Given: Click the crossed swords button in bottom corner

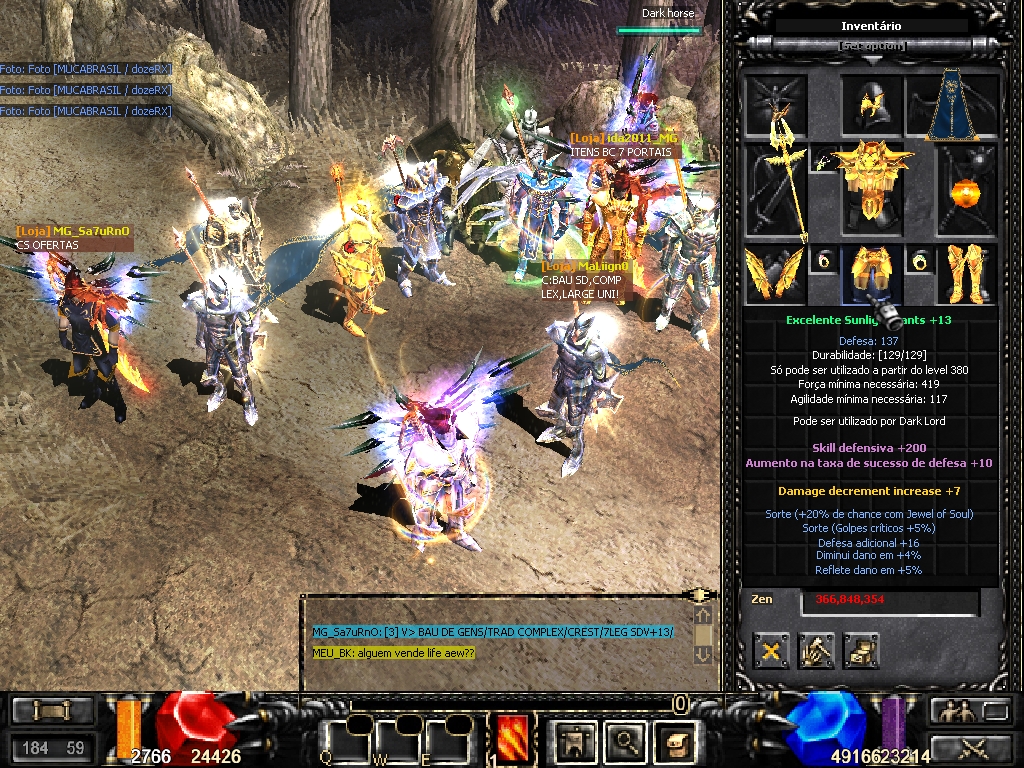Looking at the screenshot, I should click(x=971, y=746).
